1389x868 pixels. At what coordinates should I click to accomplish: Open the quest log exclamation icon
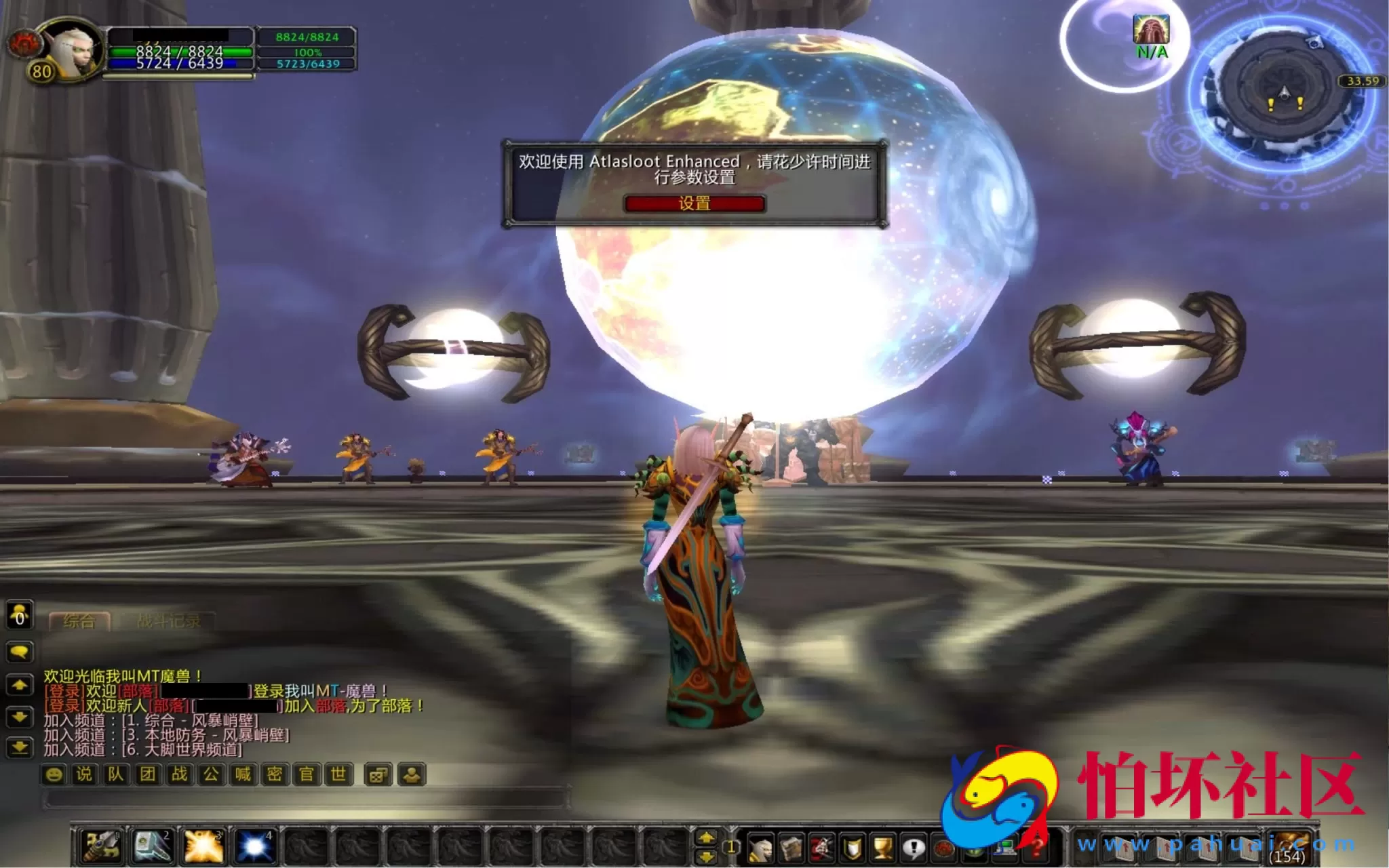(x=914, y=848)
